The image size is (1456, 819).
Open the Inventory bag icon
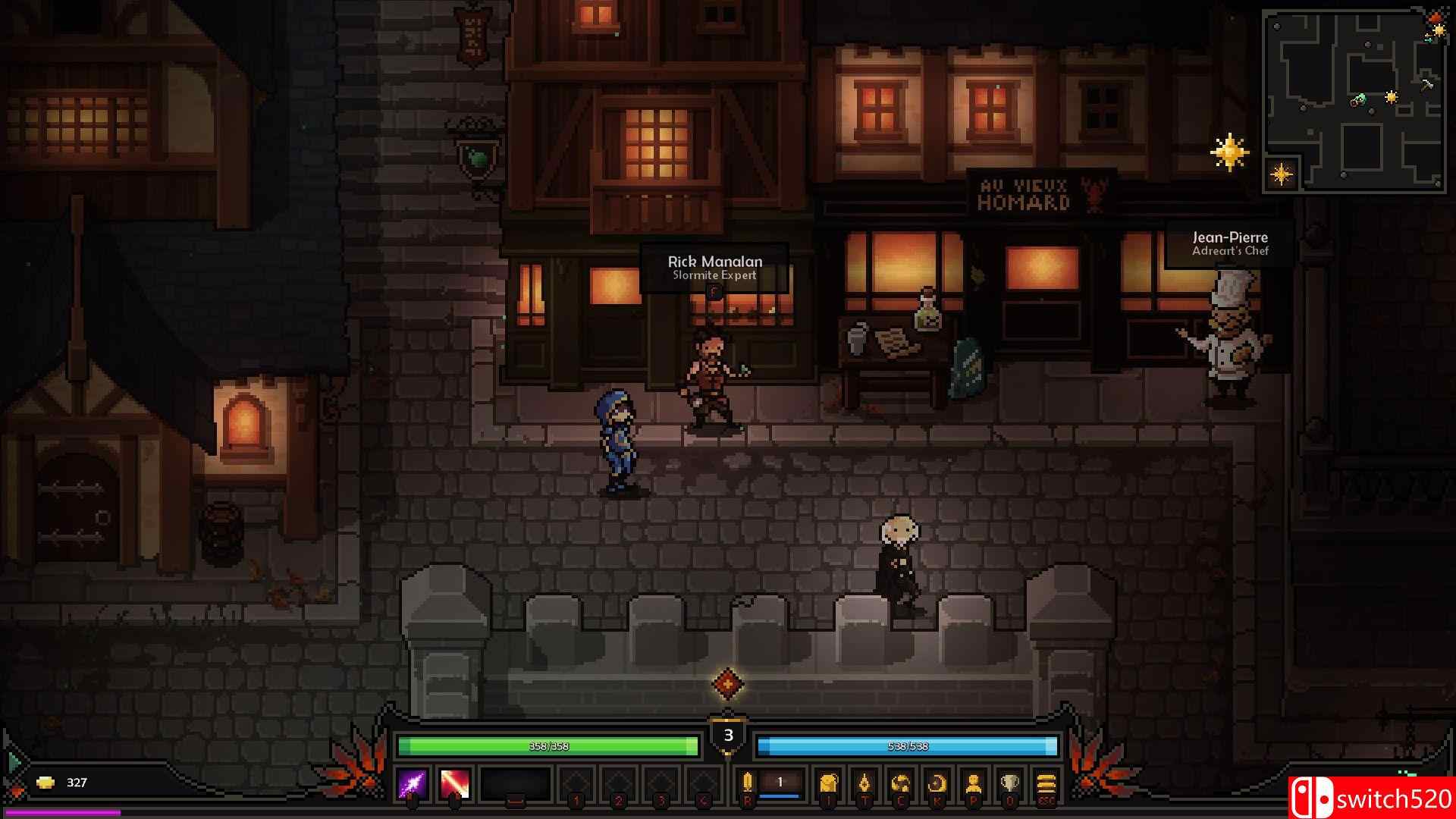828,781
